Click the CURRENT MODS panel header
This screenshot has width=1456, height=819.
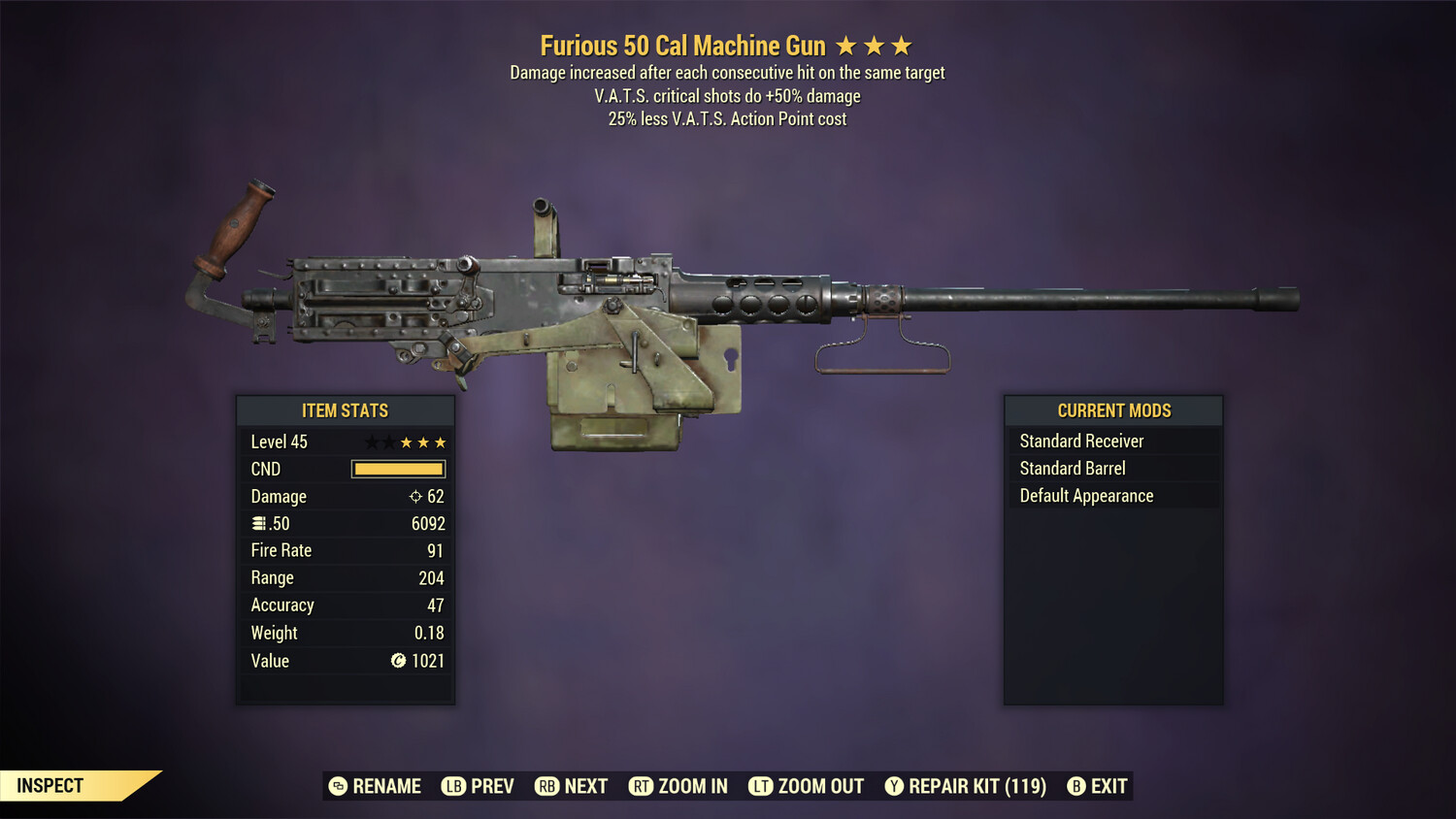[1113, 409]
